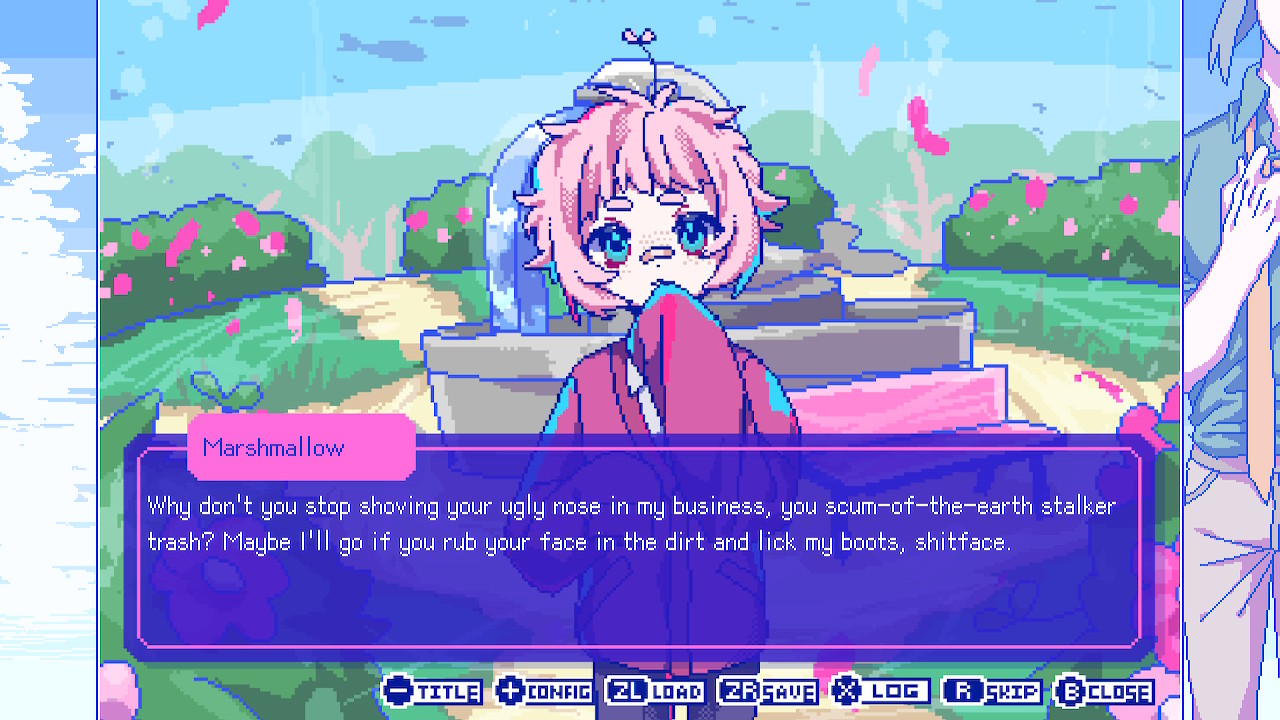Advance Marshmallow's dialogue text box
The image size is (1280, 720).
[640, 560]
